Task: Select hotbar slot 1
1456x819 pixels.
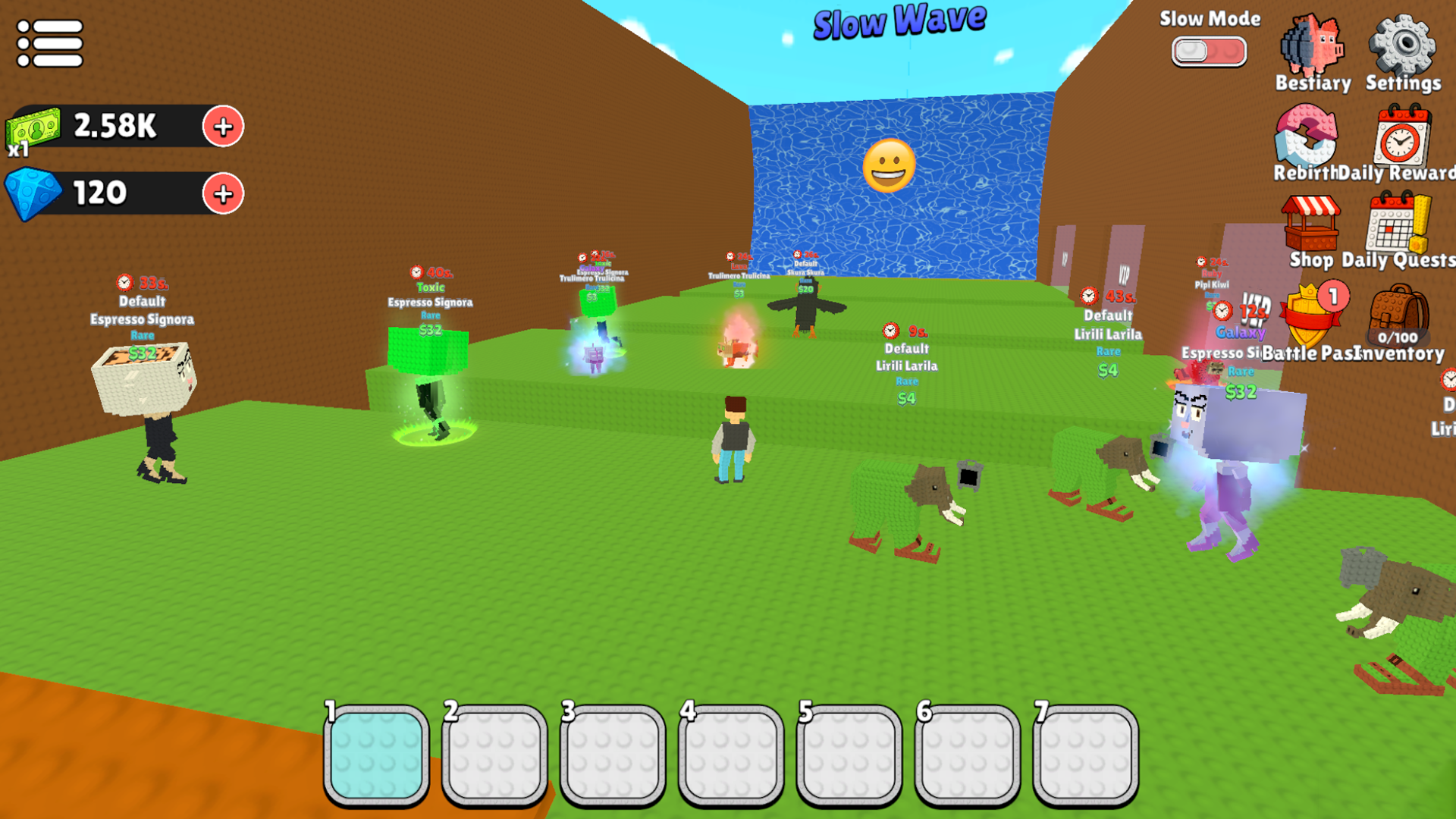Action: pos(377,755)
